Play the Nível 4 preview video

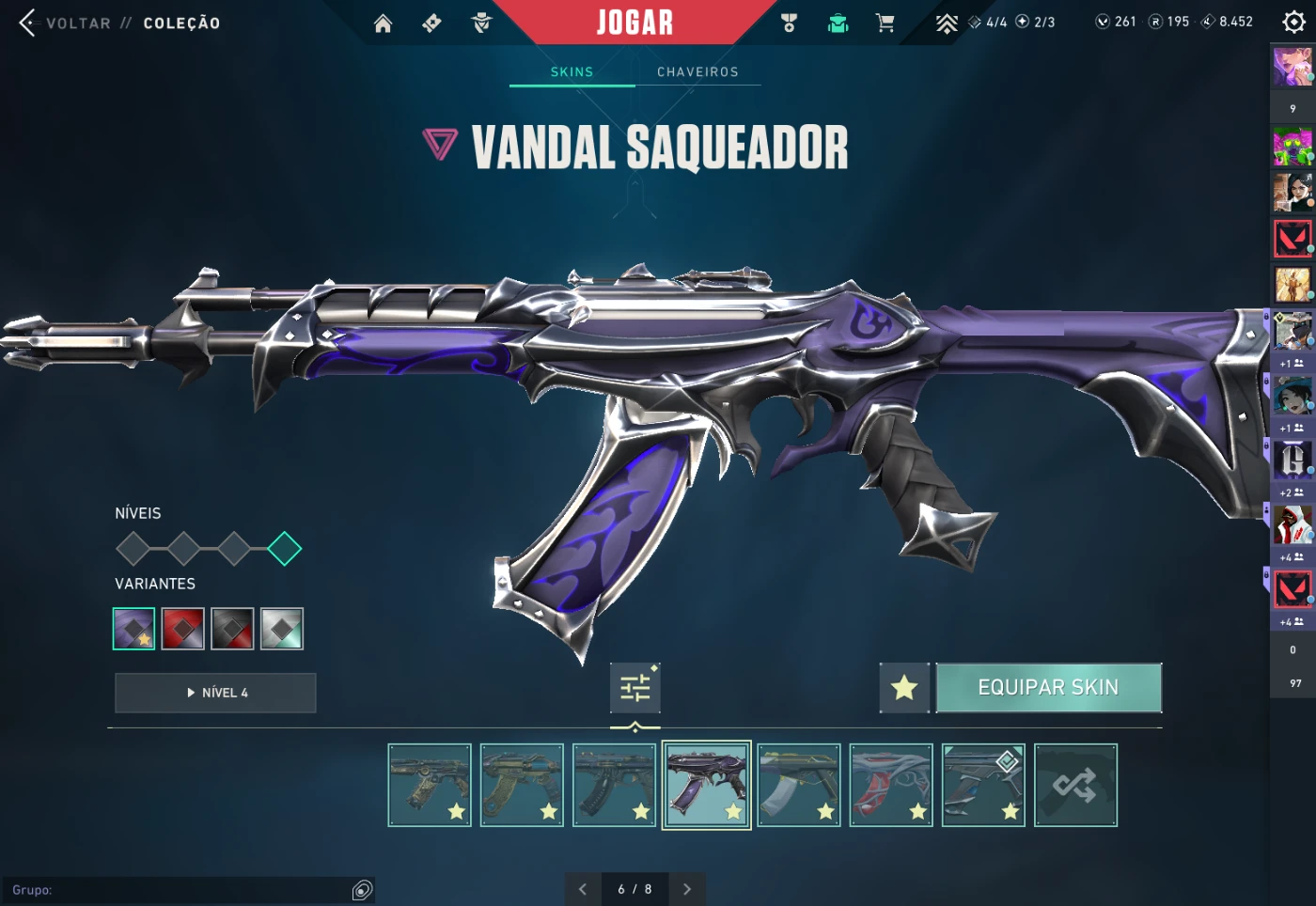pos(215,693)
